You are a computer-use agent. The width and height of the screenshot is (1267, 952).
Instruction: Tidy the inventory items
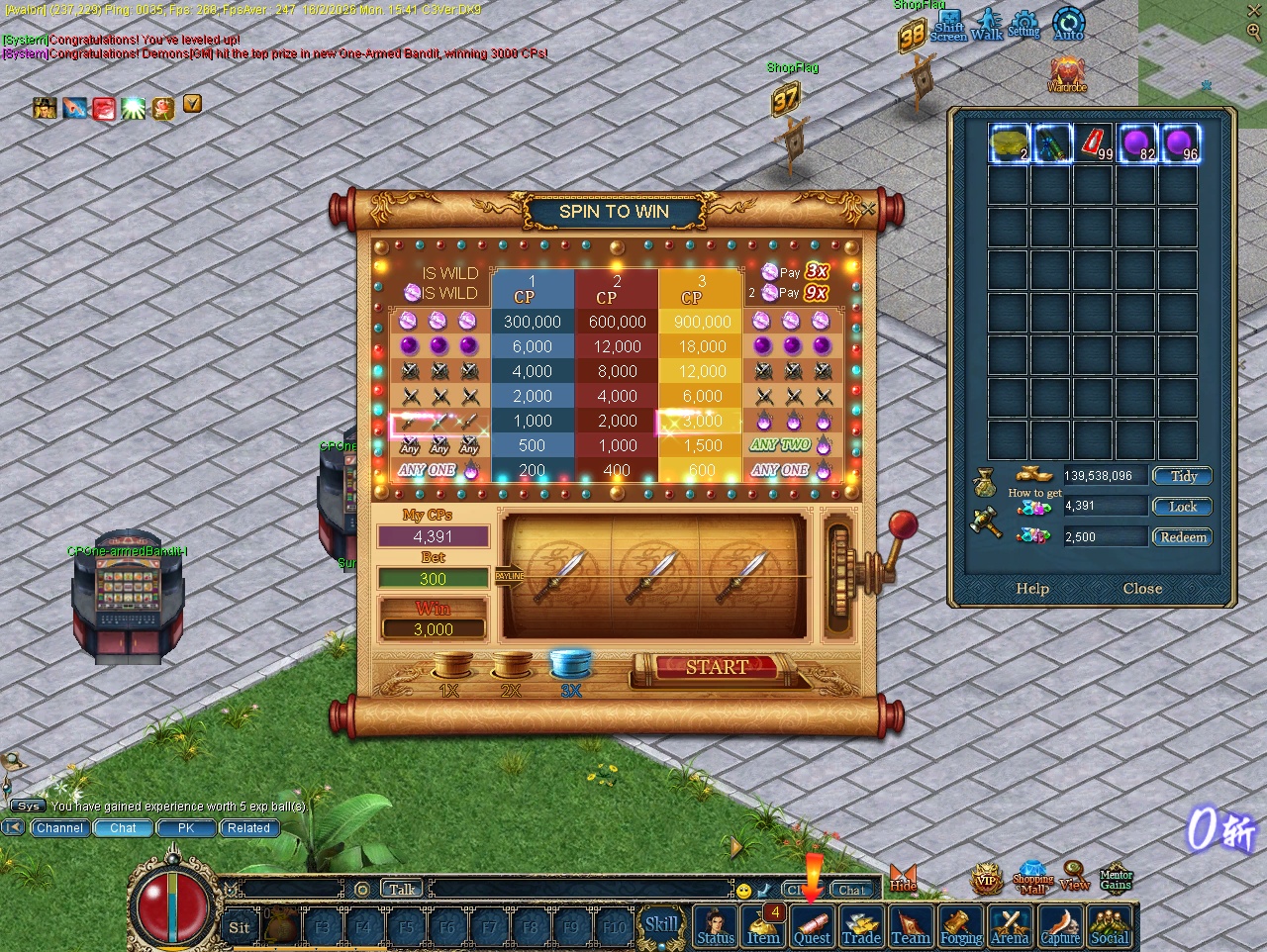click(x=1183, y=476)
